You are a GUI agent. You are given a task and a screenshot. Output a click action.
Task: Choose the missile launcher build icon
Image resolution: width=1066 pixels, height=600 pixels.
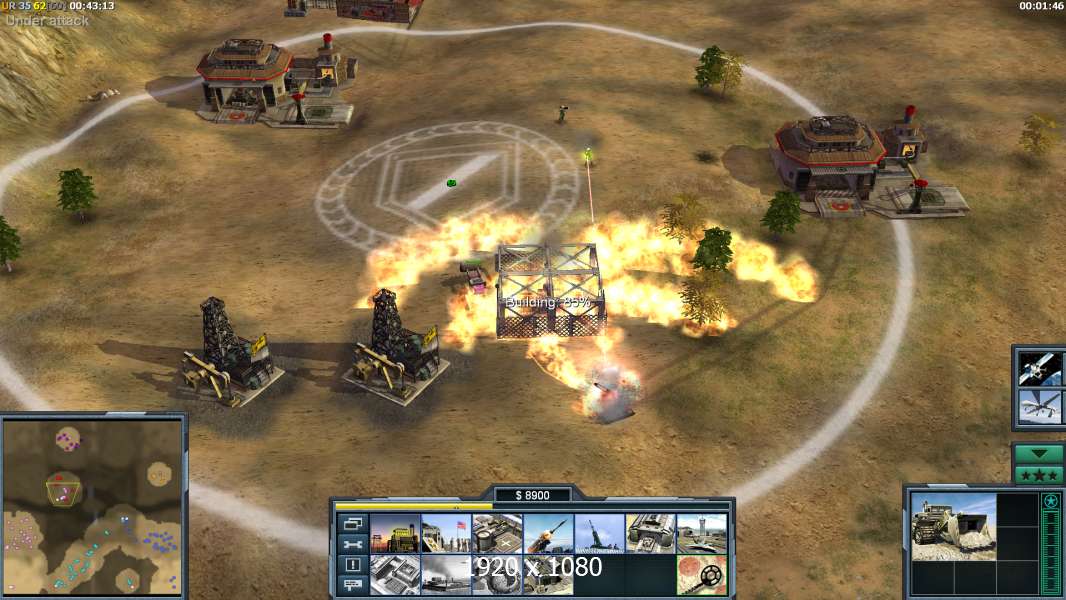[548, 534]
